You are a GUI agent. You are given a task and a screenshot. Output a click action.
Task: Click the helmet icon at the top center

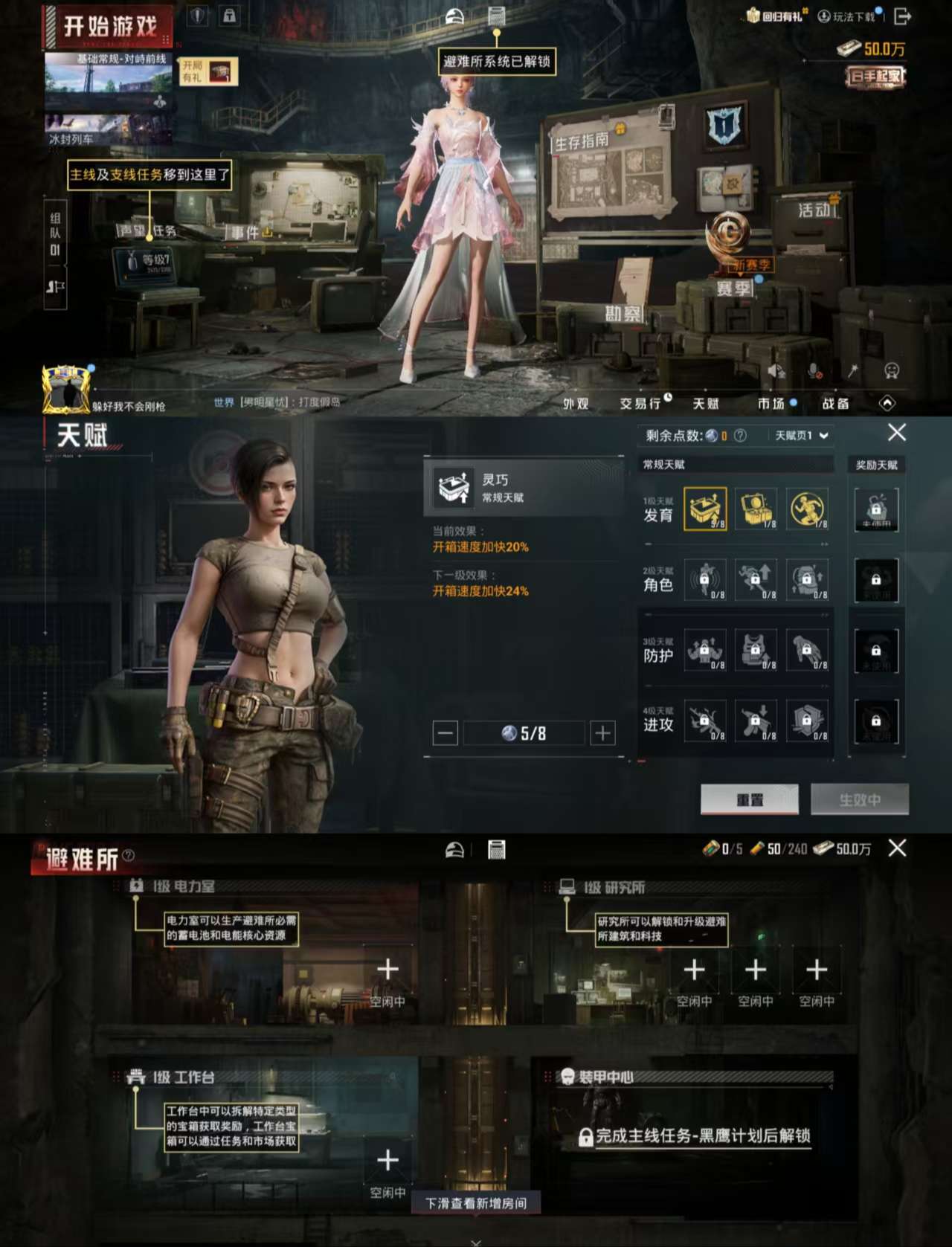(454, 13)
